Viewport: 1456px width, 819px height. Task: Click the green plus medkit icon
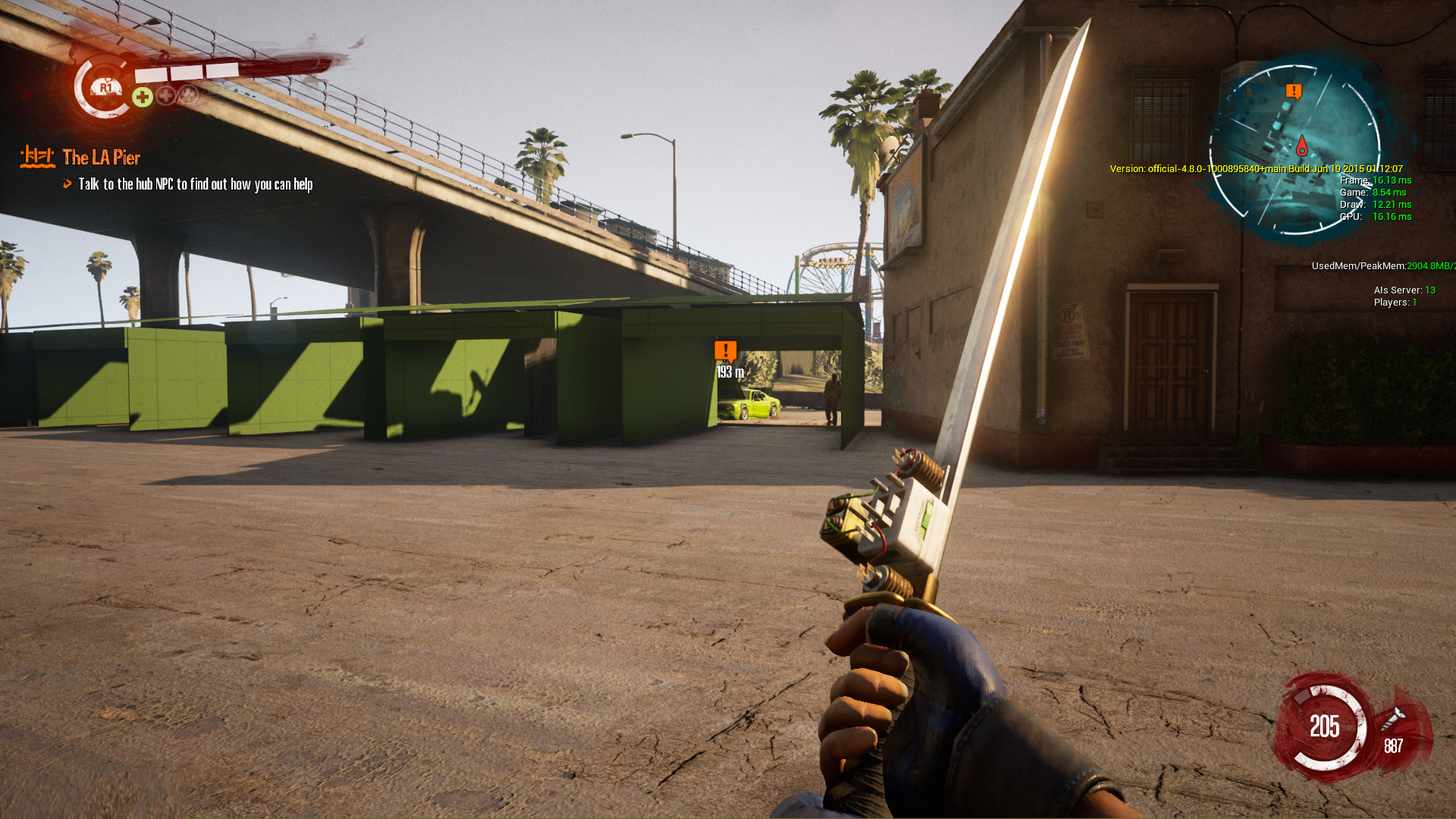(x=142, y=97)
